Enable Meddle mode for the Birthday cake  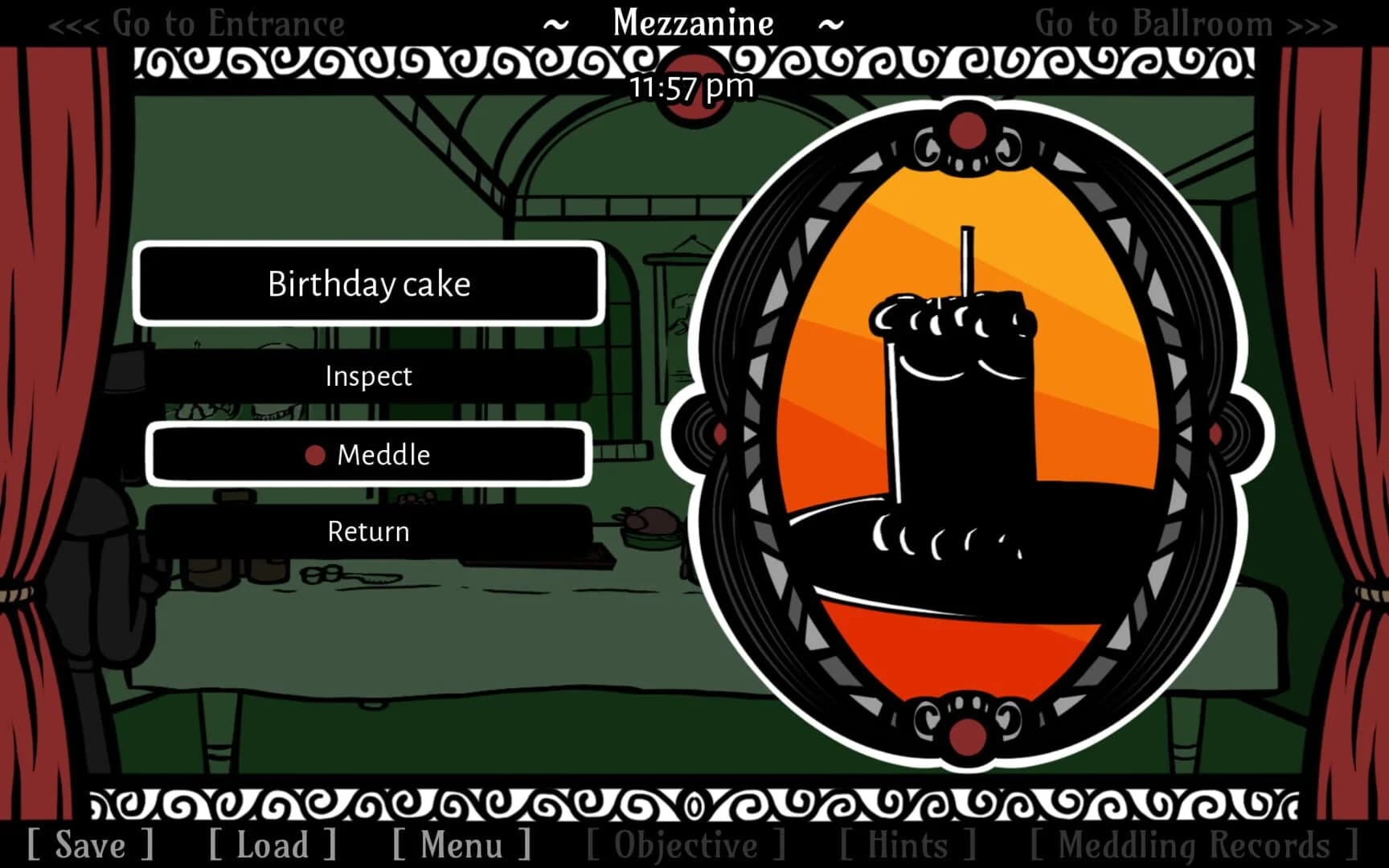[x=384, y=455]
